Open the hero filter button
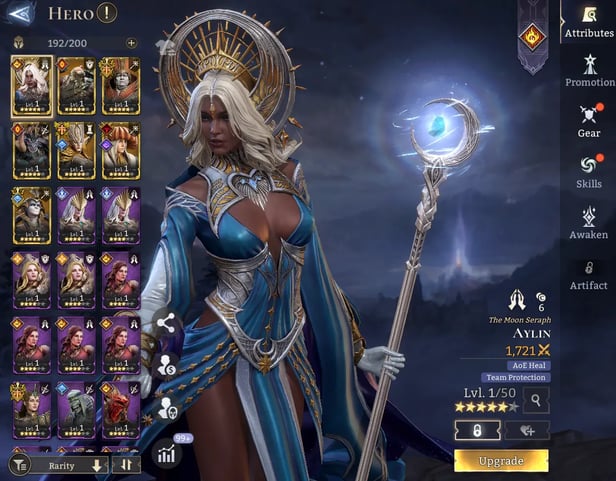Screen dimensions: 616x481 click(x=18, y=464)
